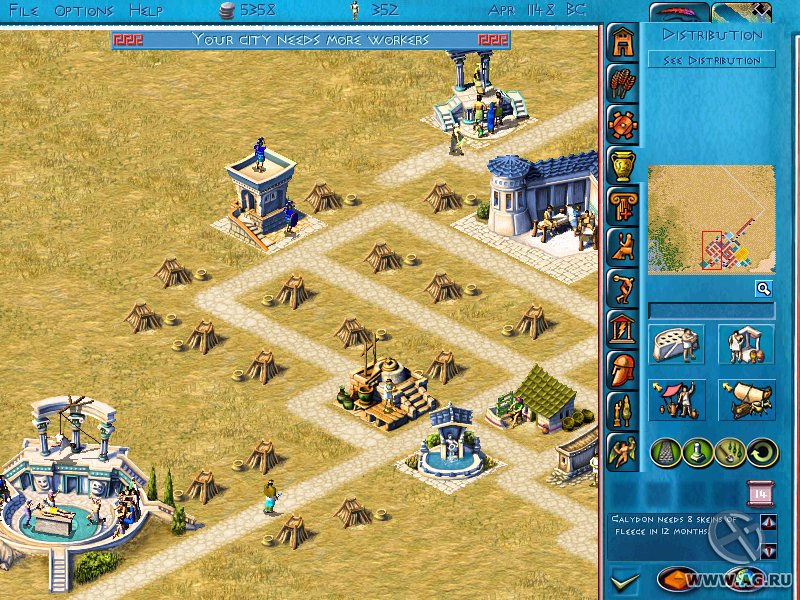Choose the trading post with pink flag

677,399
